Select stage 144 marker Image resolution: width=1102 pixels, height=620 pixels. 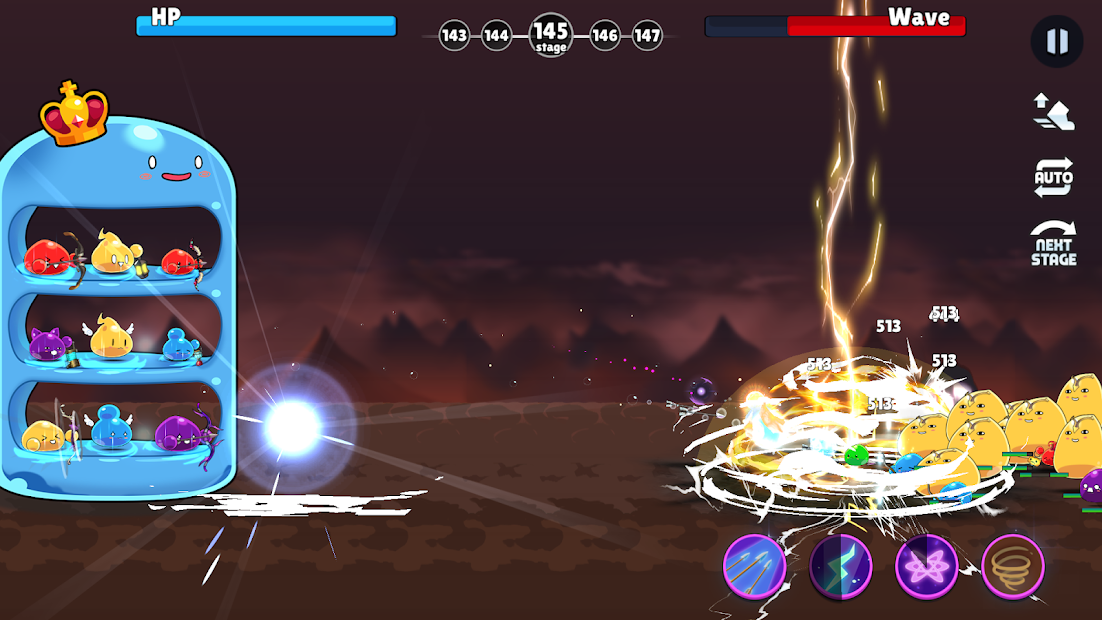point(497,36)
